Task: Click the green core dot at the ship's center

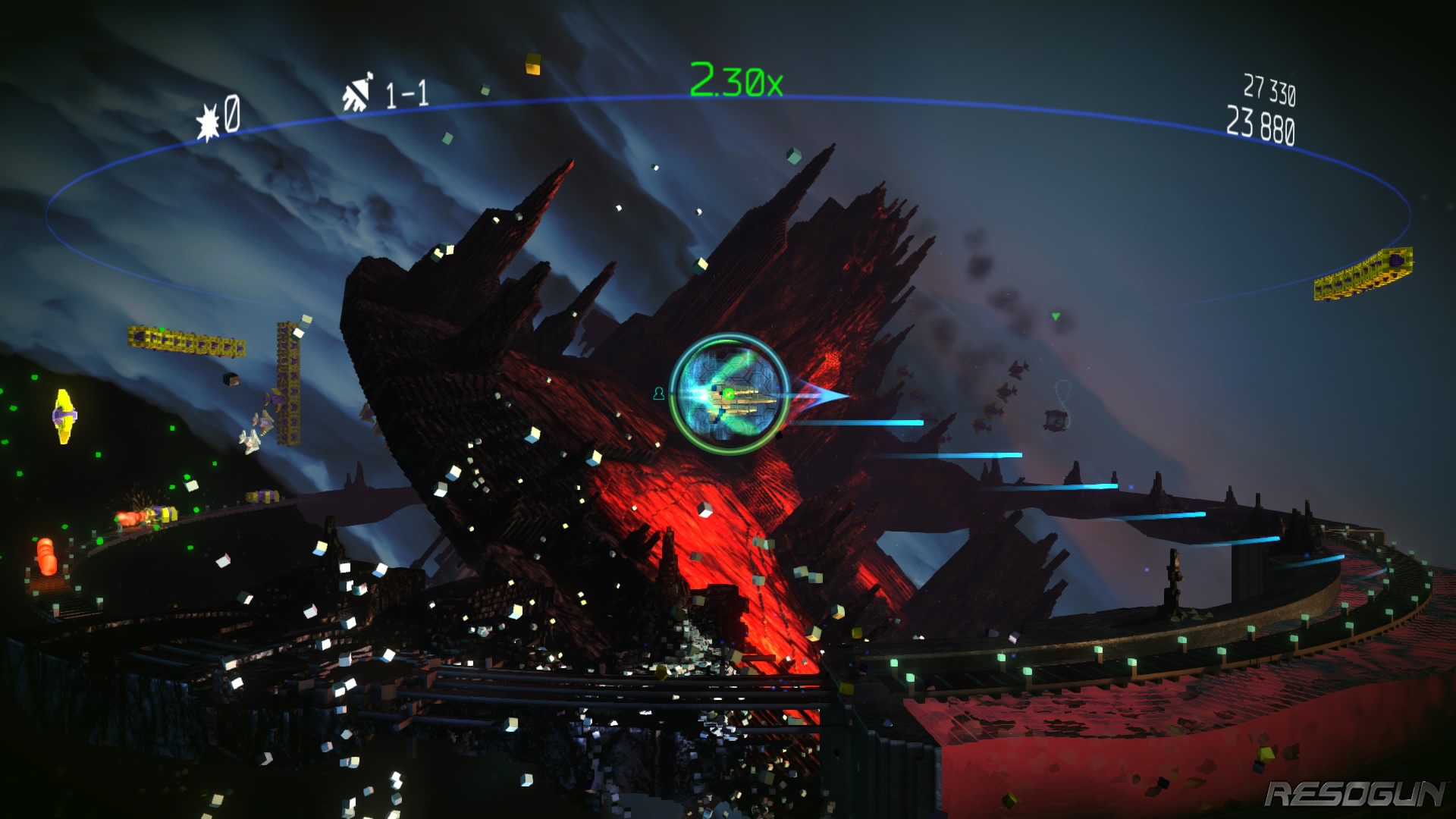Action: 728,394
